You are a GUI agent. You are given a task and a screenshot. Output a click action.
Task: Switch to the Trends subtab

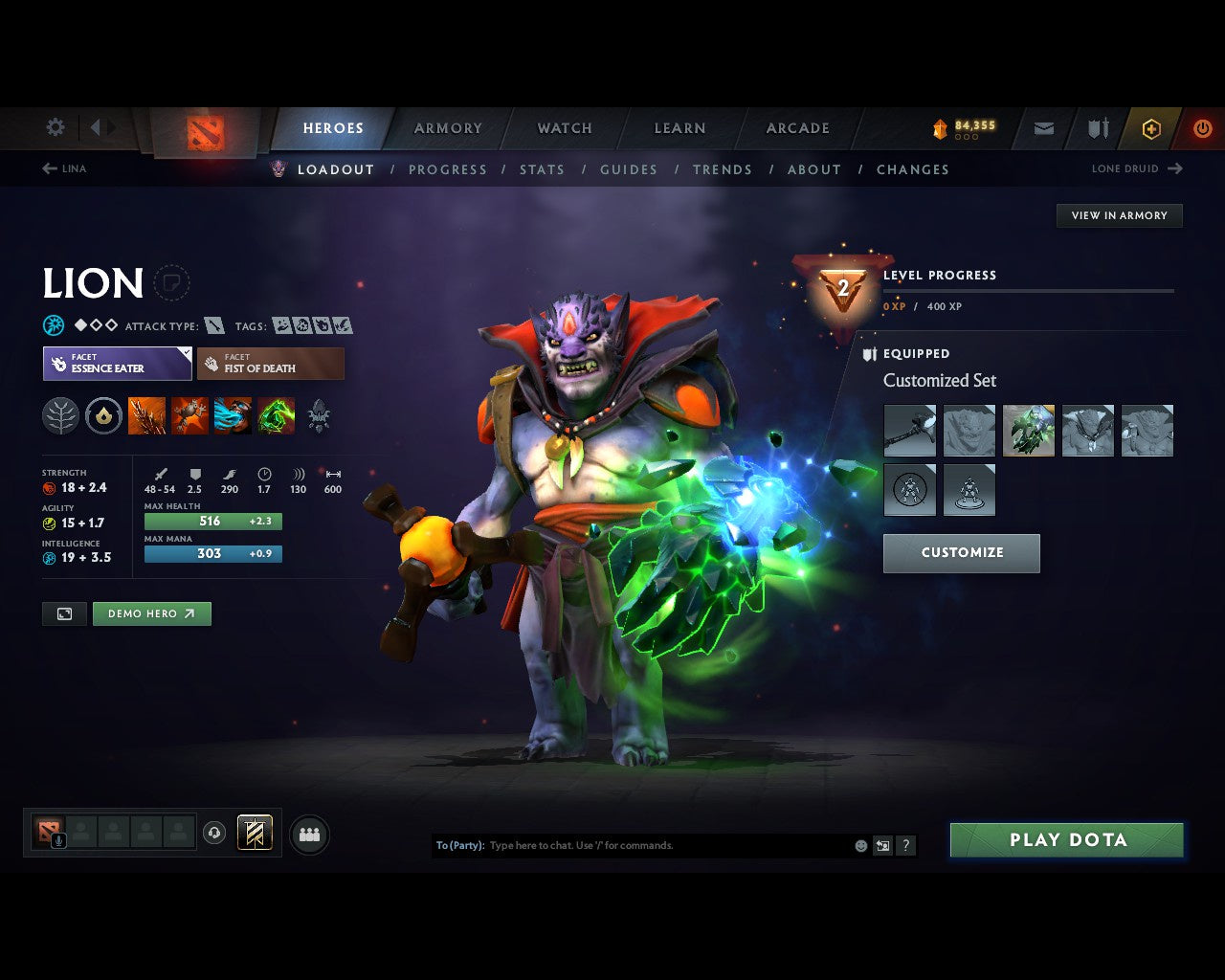click(x=723, y=169)
